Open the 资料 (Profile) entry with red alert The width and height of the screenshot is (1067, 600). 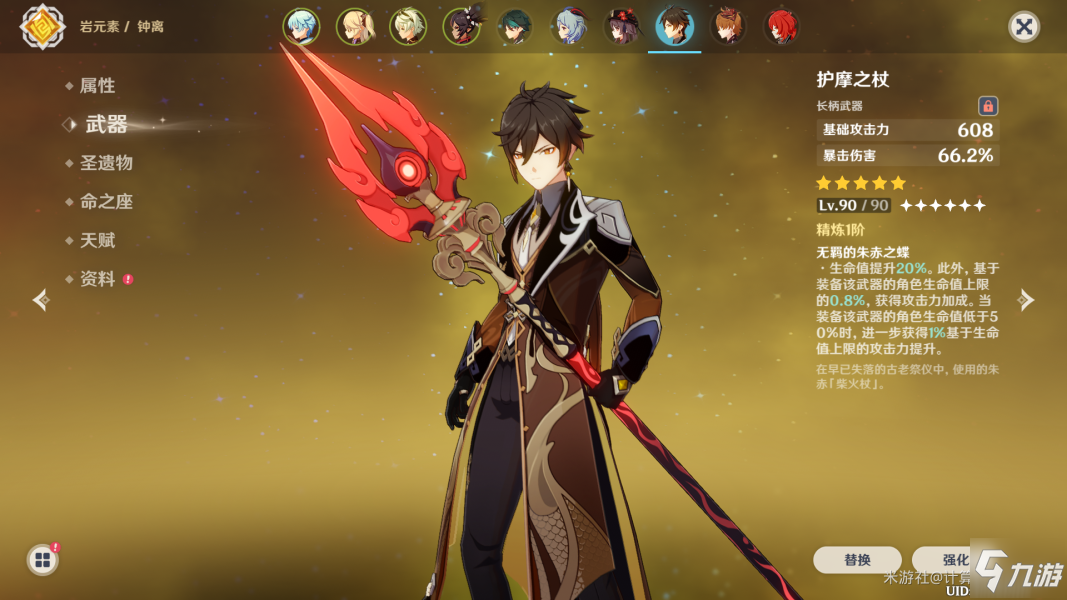pos(98,280)
